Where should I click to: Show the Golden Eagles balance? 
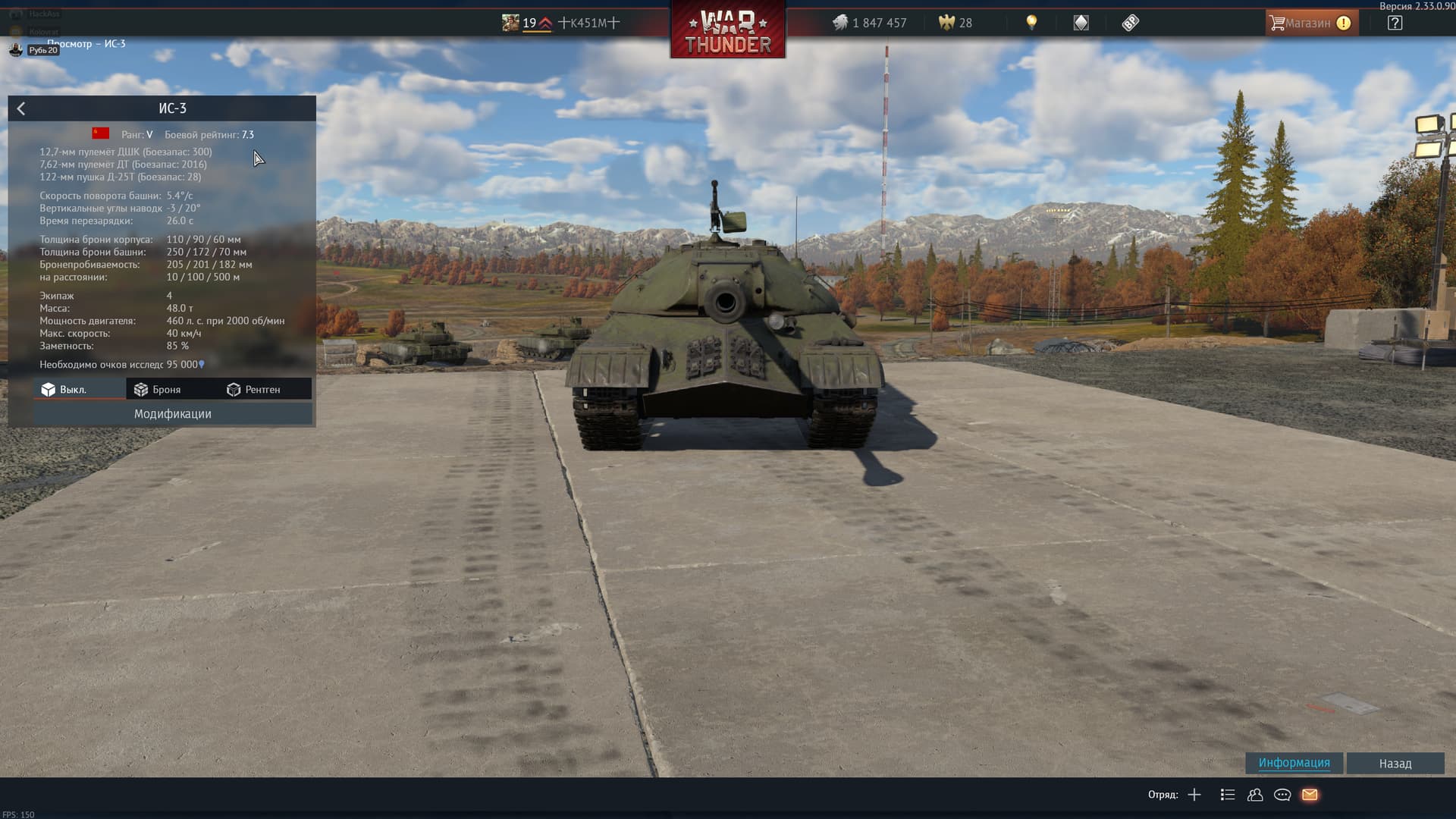click(x=955, y=23)
